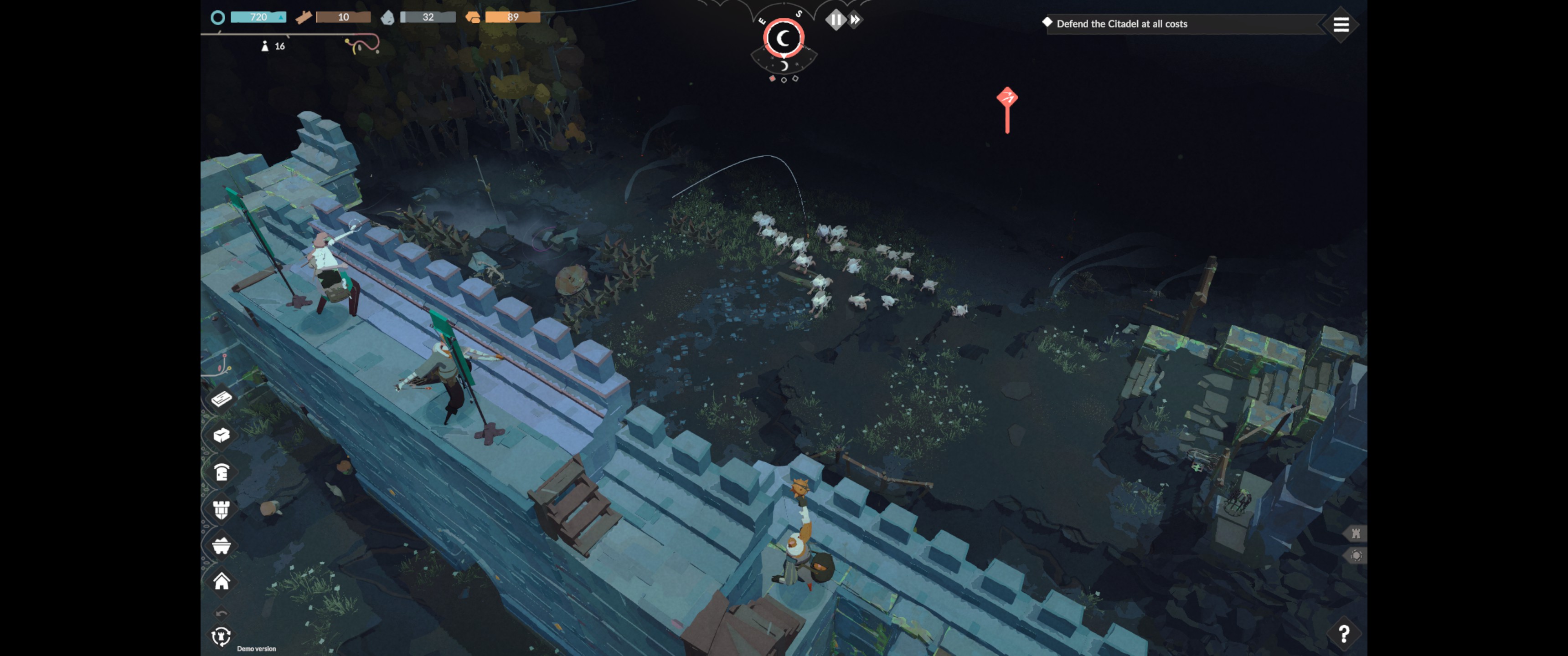Click the crescent moon night cycle dial
Image resolution: width=1568 pixels, height=656 pixels.
pos(784,38)
